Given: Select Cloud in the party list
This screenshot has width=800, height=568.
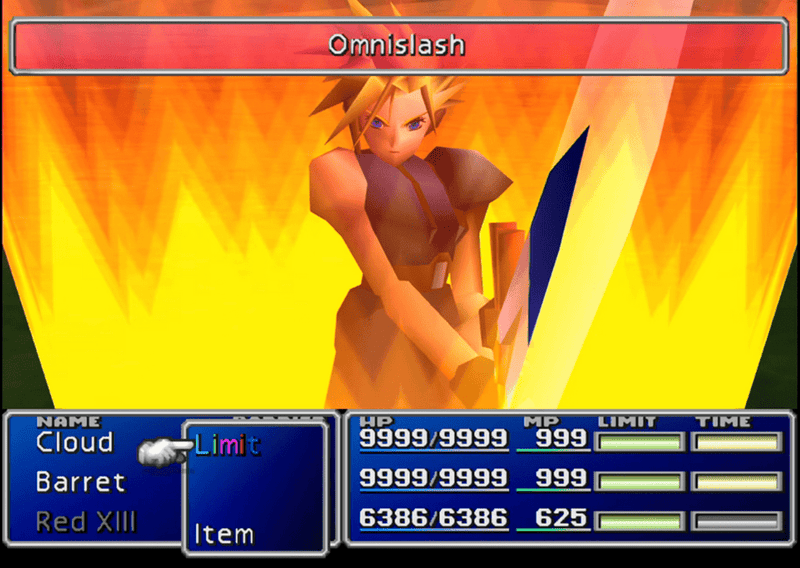Looking at the screenshot, I should coord(75,442).
